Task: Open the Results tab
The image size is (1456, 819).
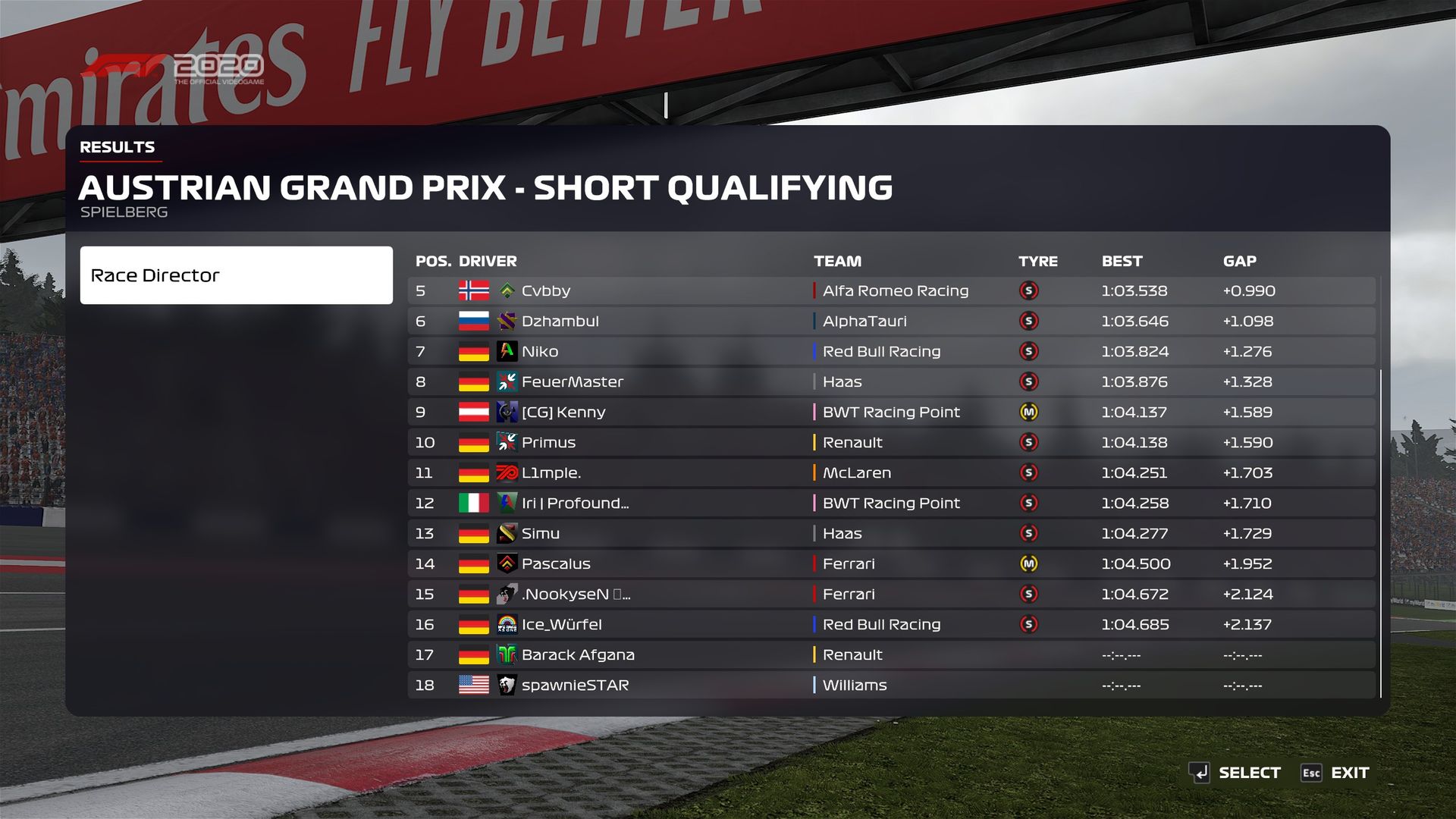Action: pyautogui.click(x=118, y=147)
